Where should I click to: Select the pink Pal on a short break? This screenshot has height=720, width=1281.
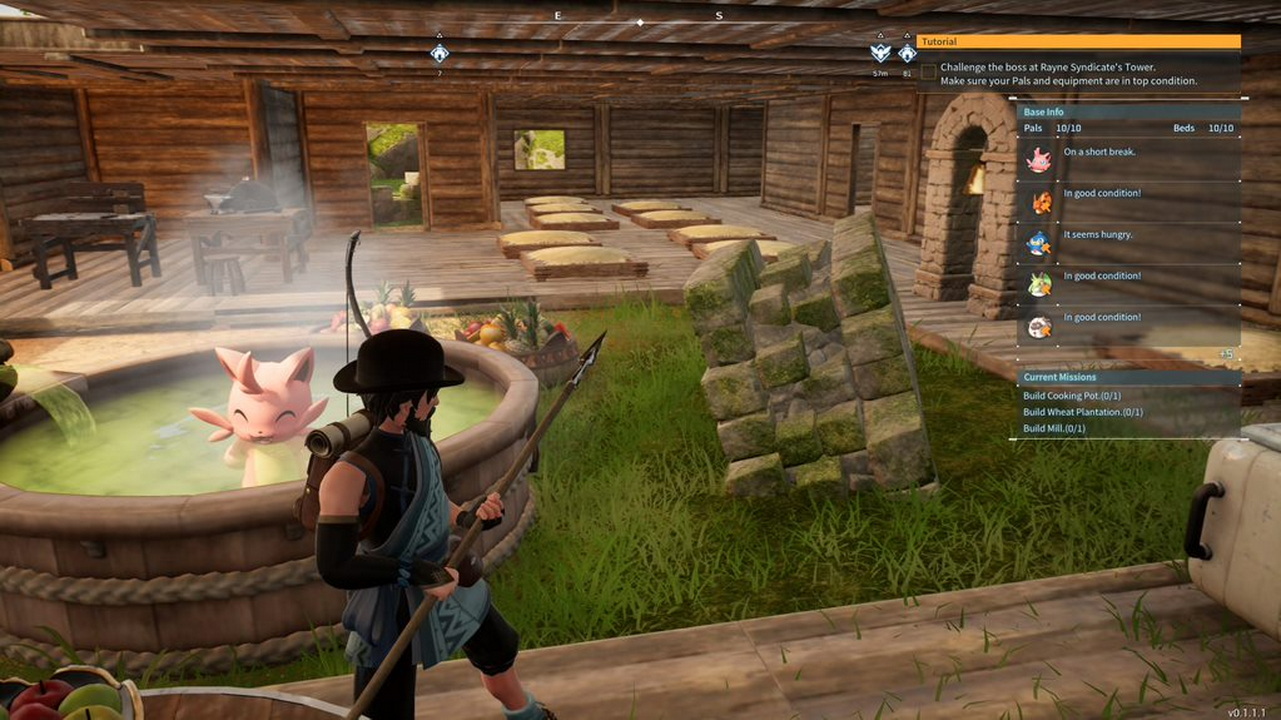pos(1040,160)
